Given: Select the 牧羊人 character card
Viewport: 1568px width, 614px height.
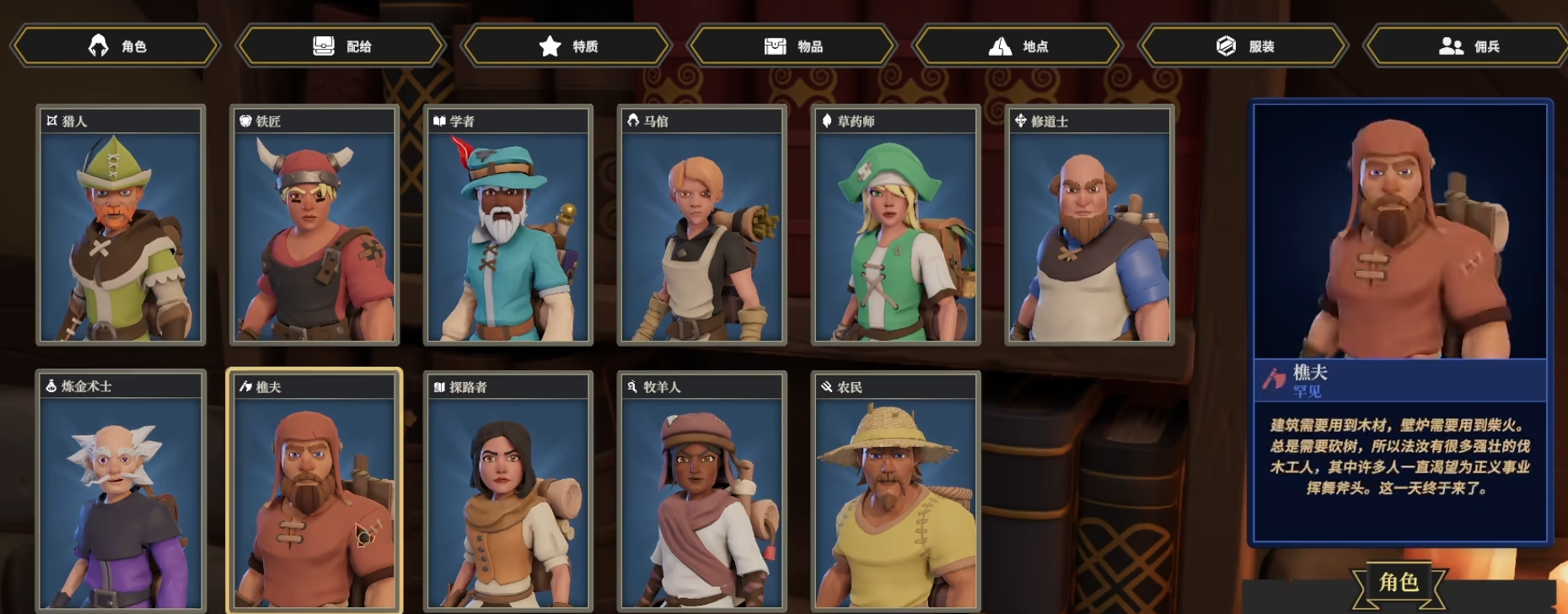Looking at the screenshot, I should click(x=702, y=492).
